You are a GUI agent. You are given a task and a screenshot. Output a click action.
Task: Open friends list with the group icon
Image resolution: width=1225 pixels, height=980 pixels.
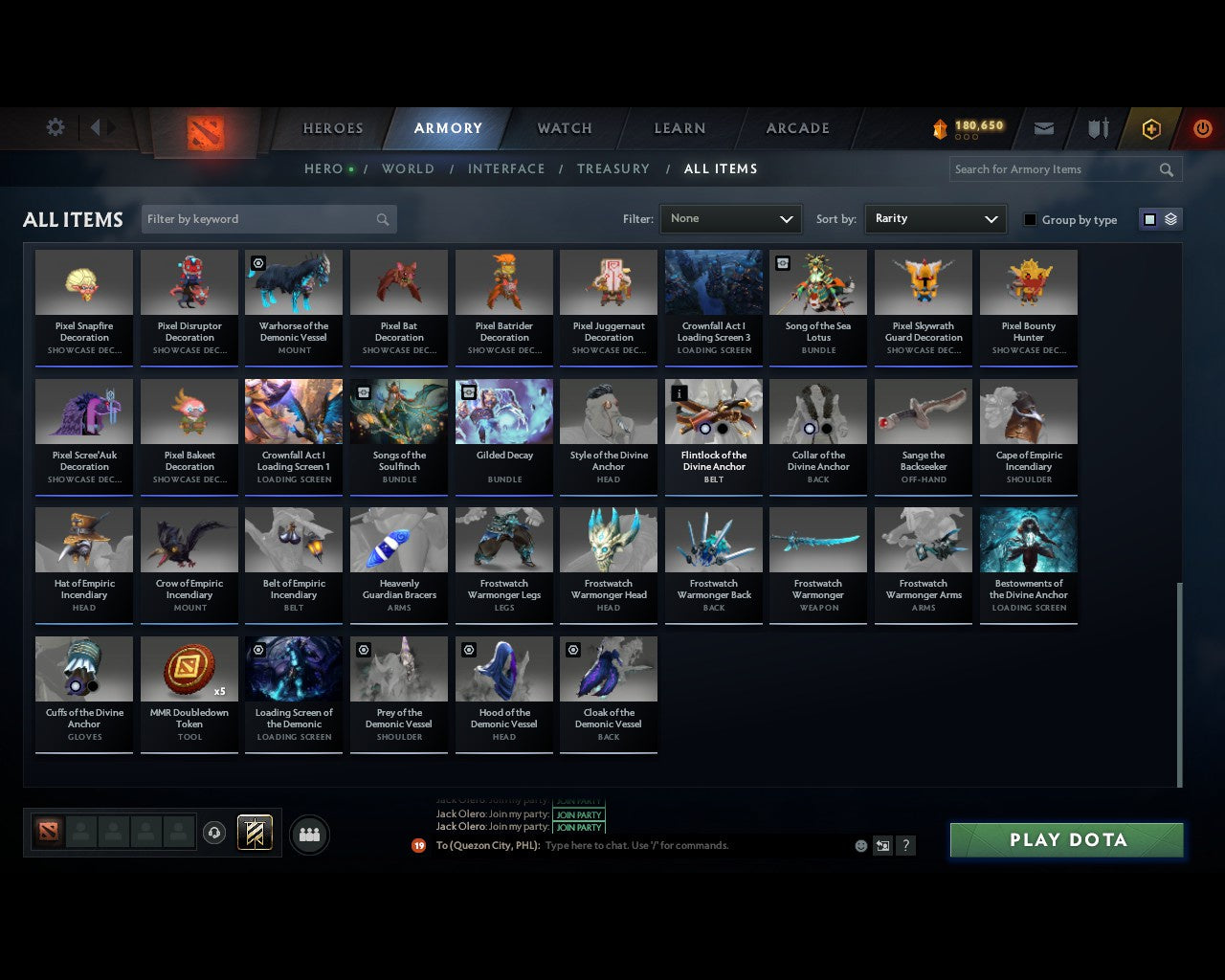(x=308, y=835)
